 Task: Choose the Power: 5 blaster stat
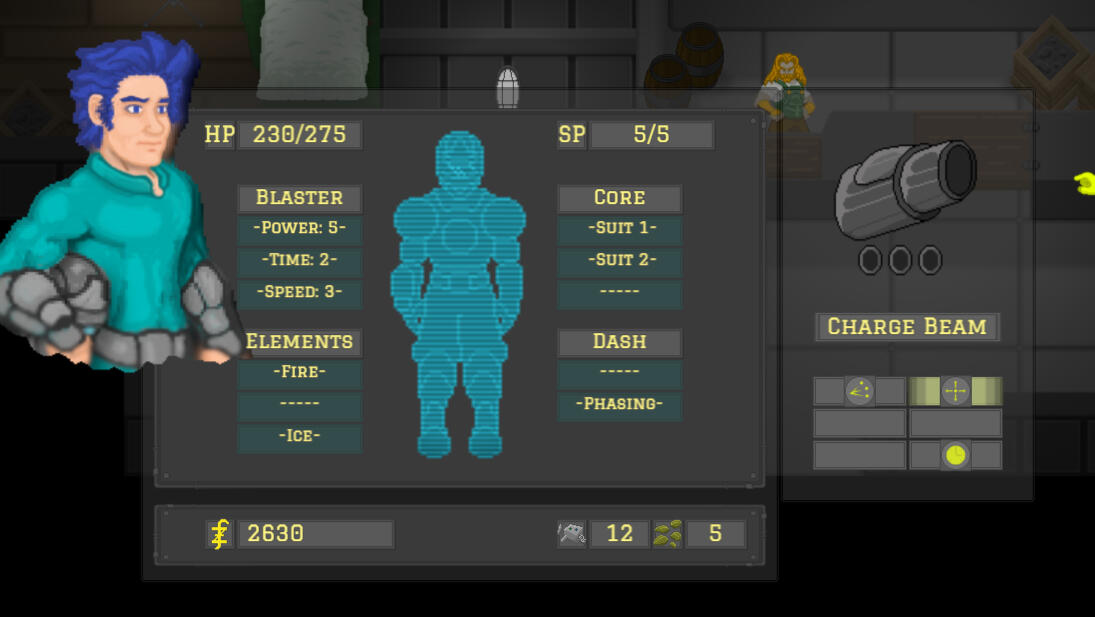point(299,229)
